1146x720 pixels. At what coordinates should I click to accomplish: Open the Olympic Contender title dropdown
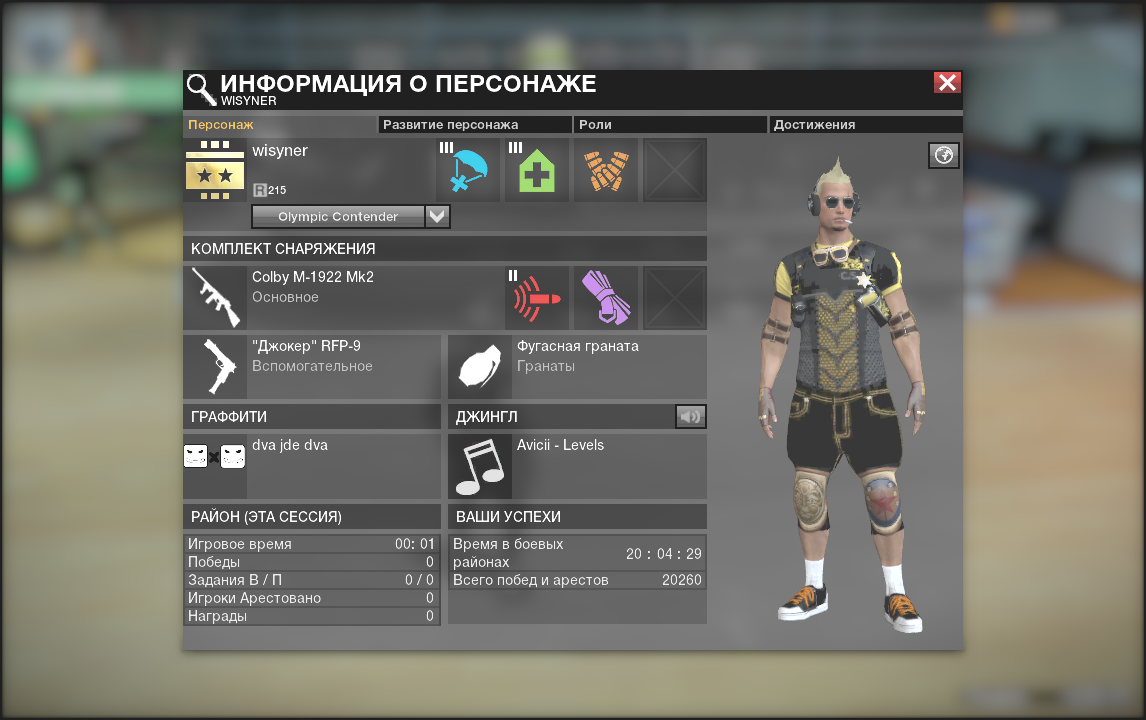click(437, 216)
